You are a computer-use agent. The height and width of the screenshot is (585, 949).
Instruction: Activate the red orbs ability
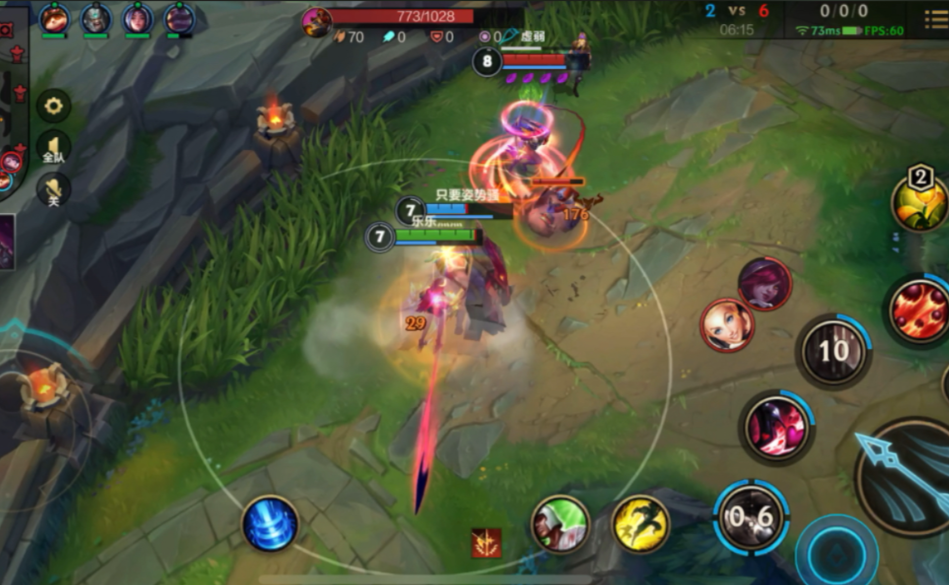point(918,309)
